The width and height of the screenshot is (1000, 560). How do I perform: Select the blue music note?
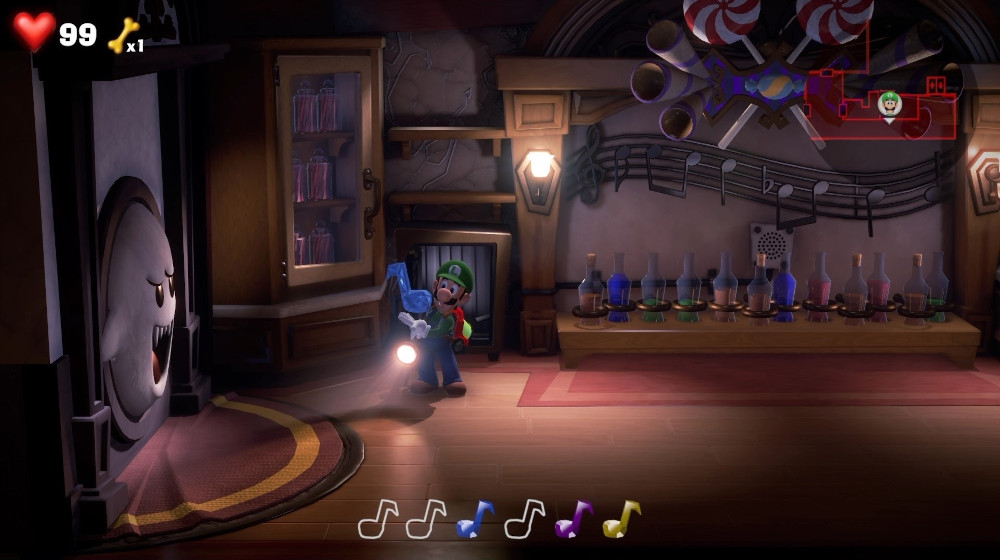pos(475,519)
